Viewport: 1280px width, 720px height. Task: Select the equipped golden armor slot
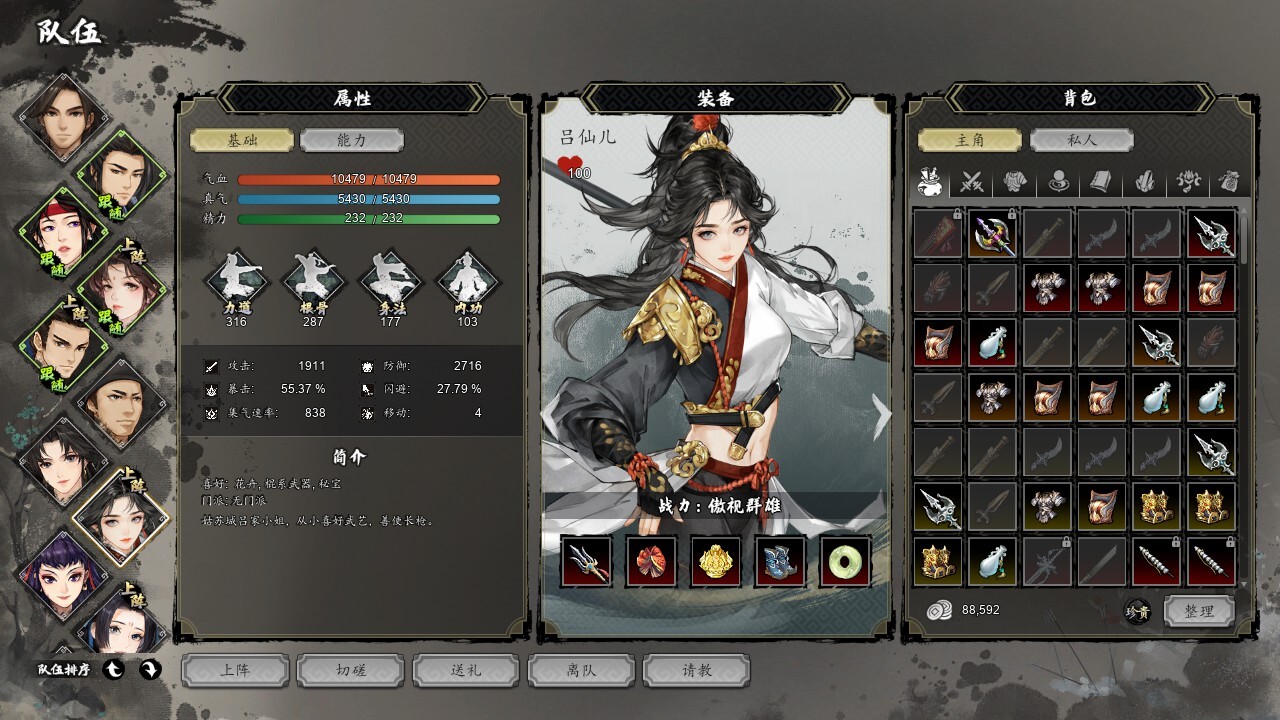pyautogui.click(x=716, y=561)
